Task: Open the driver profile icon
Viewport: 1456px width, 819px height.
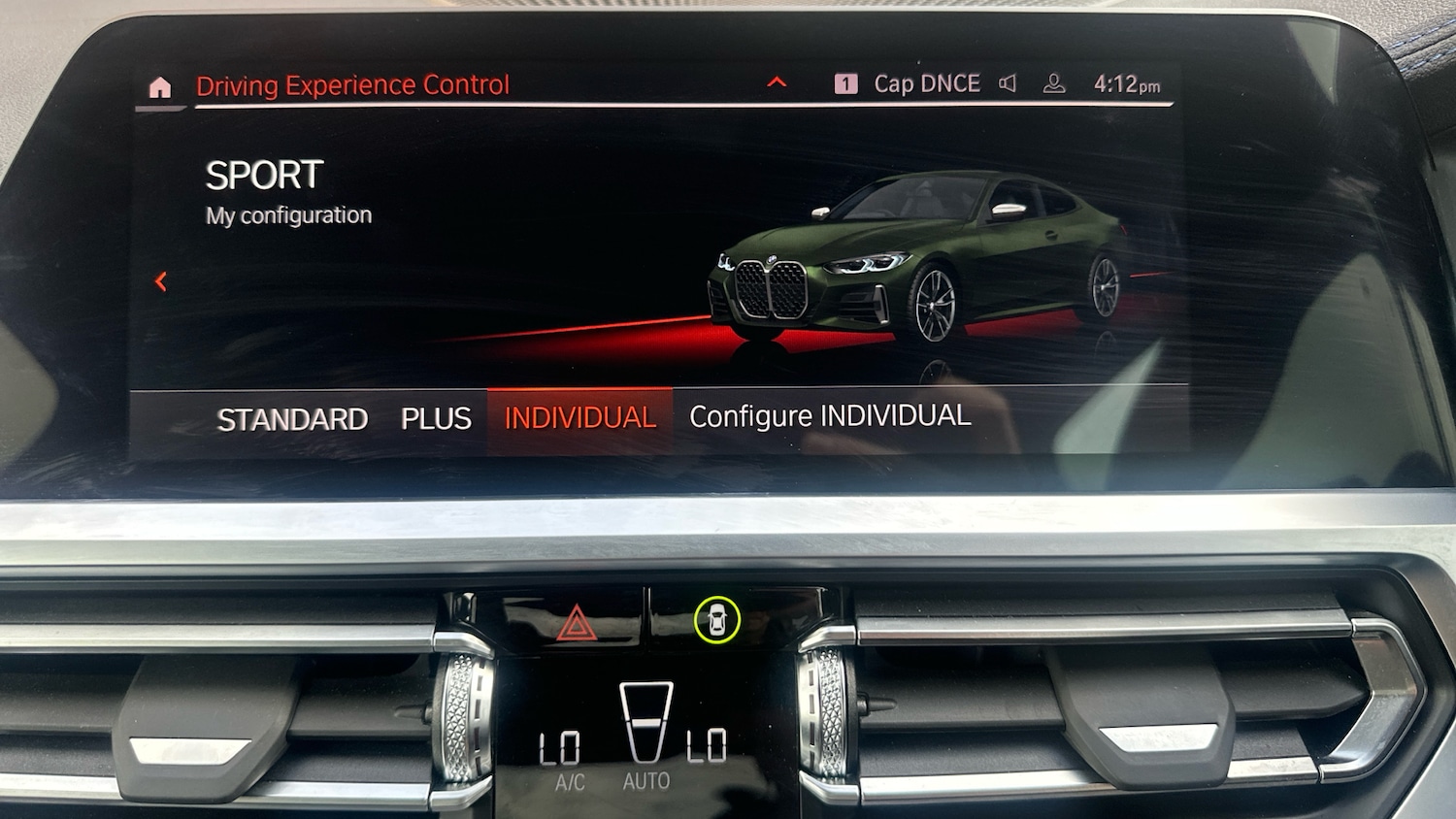Action: [1053, 84]
